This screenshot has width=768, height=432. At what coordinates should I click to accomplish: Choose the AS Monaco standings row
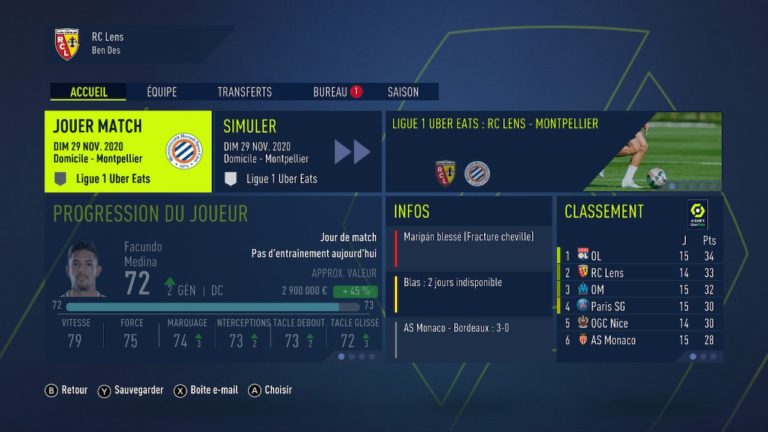coord(638,340)
